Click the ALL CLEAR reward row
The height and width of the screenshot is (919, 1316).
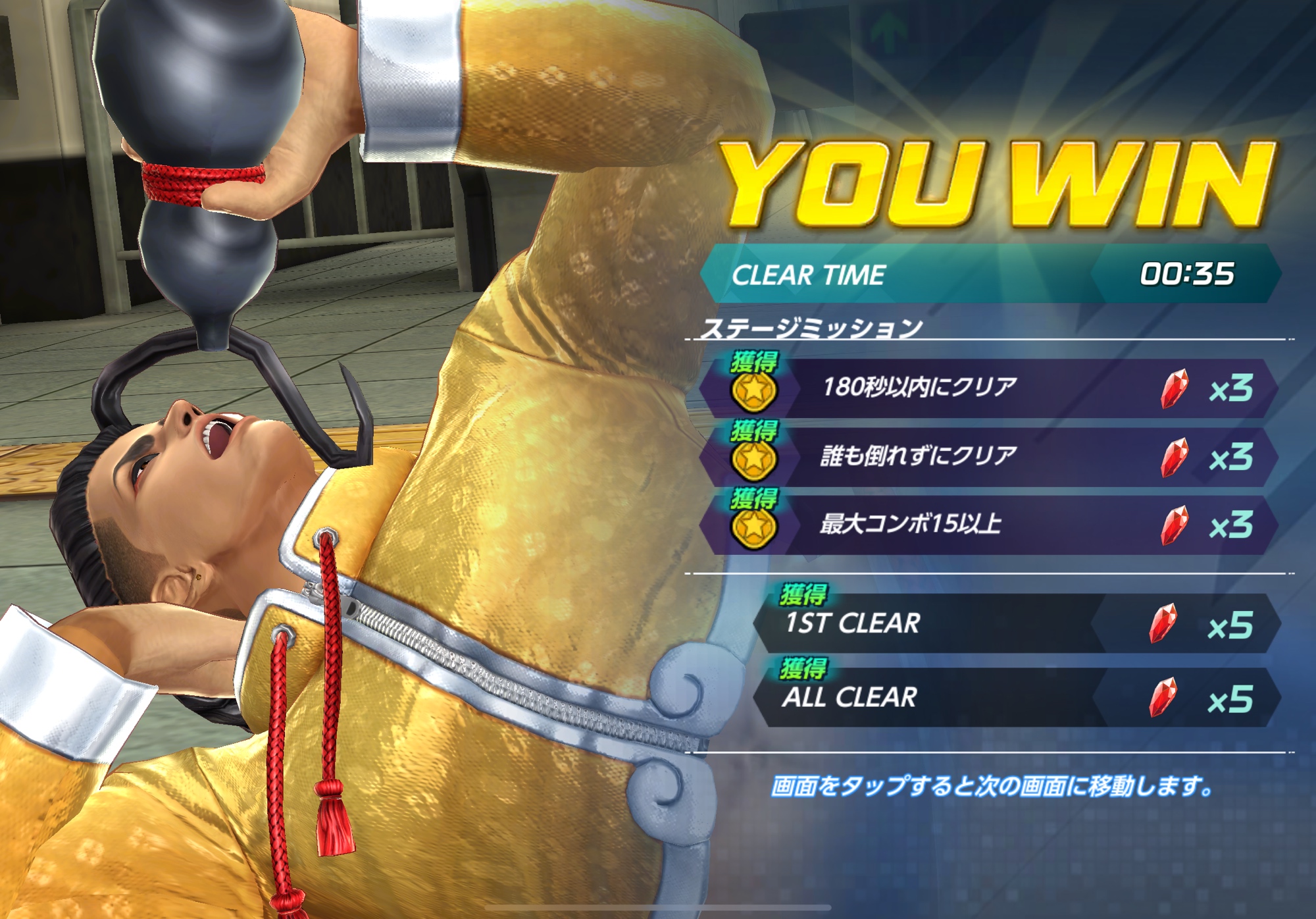(x=1017, y=698)
